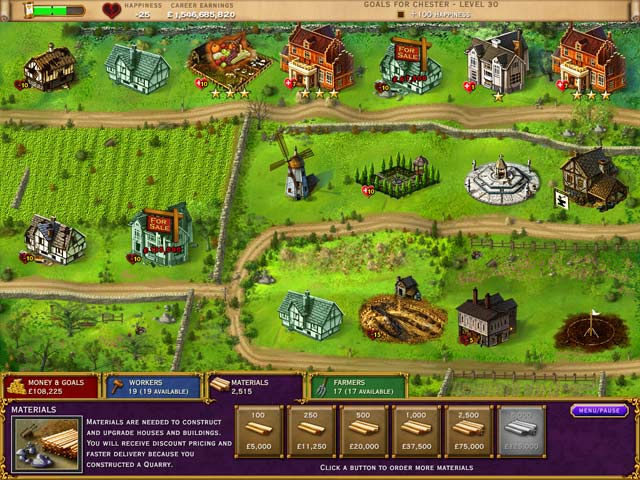Click the greyed-out 5,000 materials button
Image resolution: width=640 pixels, height=480 pixels.
(521, 431)
